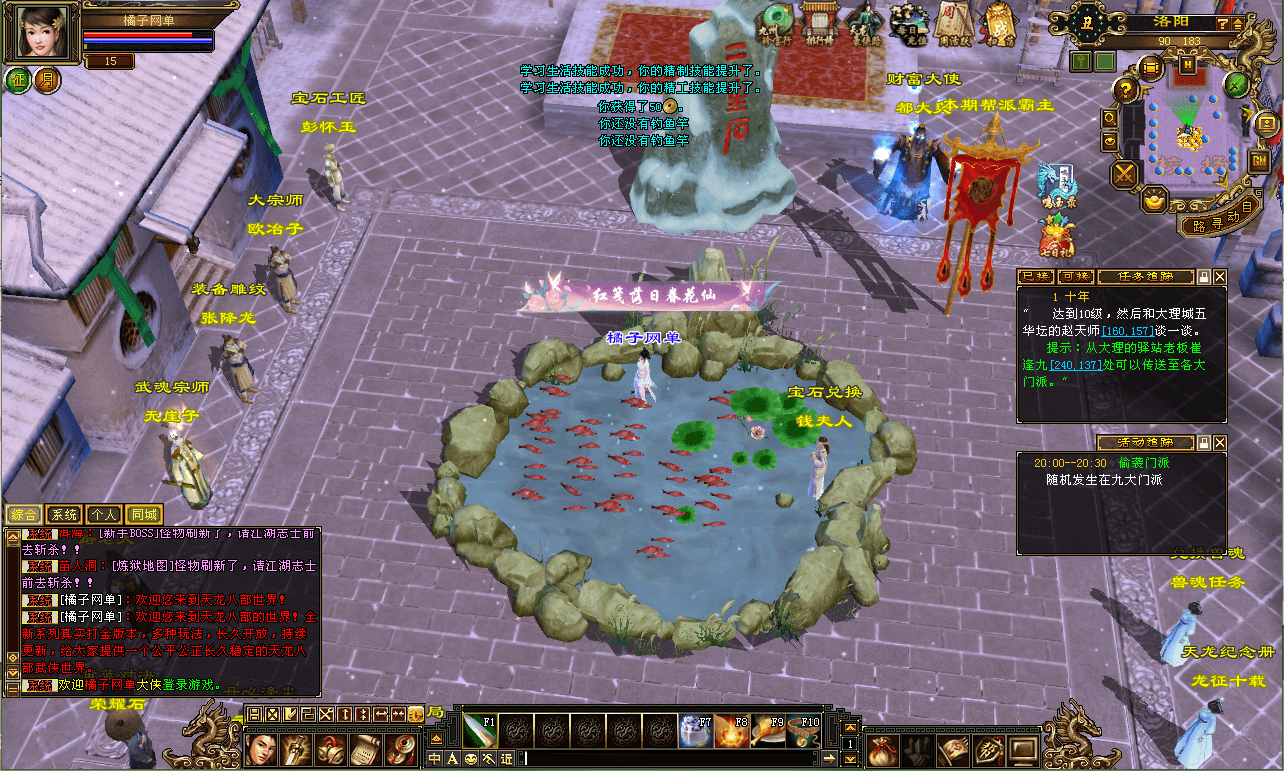This screenshot has width=1284, height=771.
Task: Show the 可接 available quests tab
Action: (x=1075, y=277)
